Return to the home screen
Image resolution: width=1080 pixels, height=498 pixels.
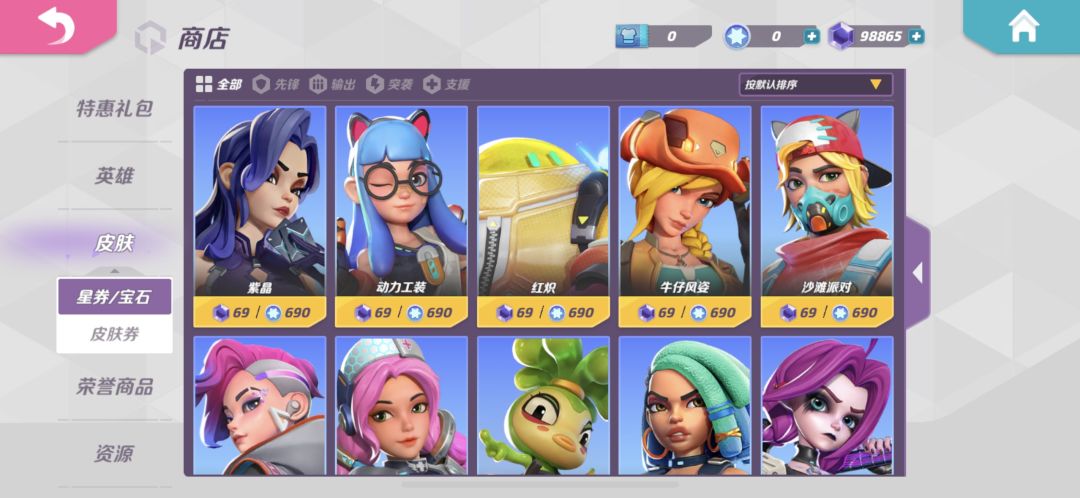[x=1024, y=27]
